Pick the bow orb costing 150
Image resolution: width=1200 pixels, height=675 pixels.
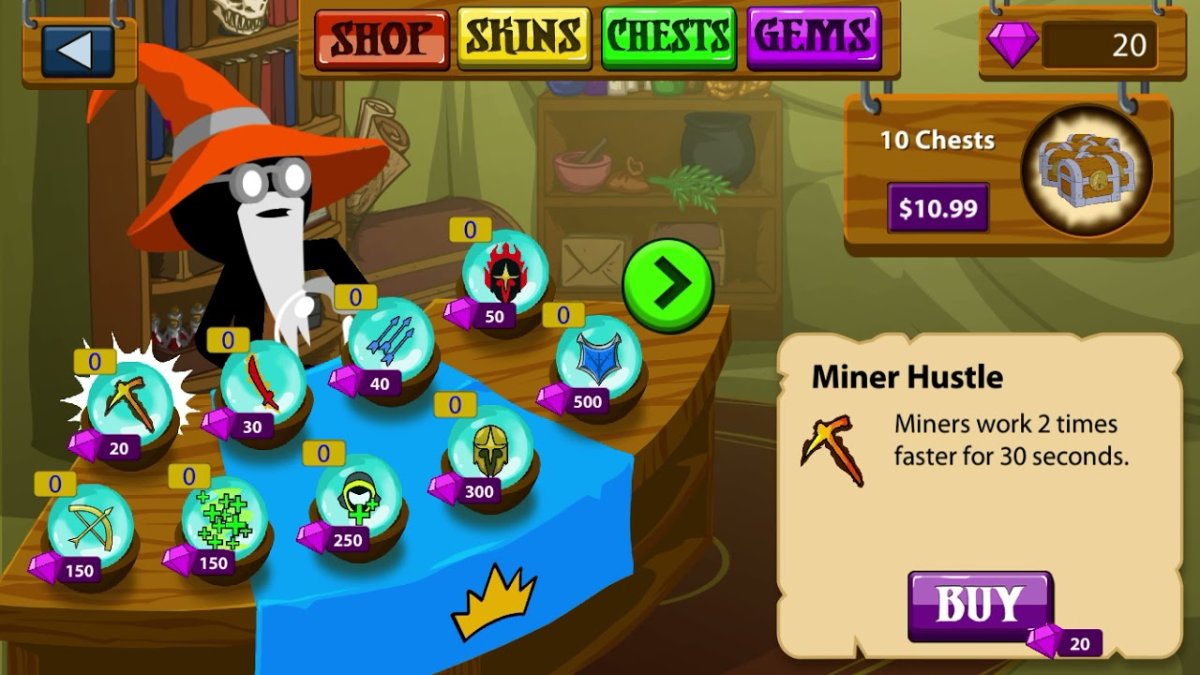point(90,525)
